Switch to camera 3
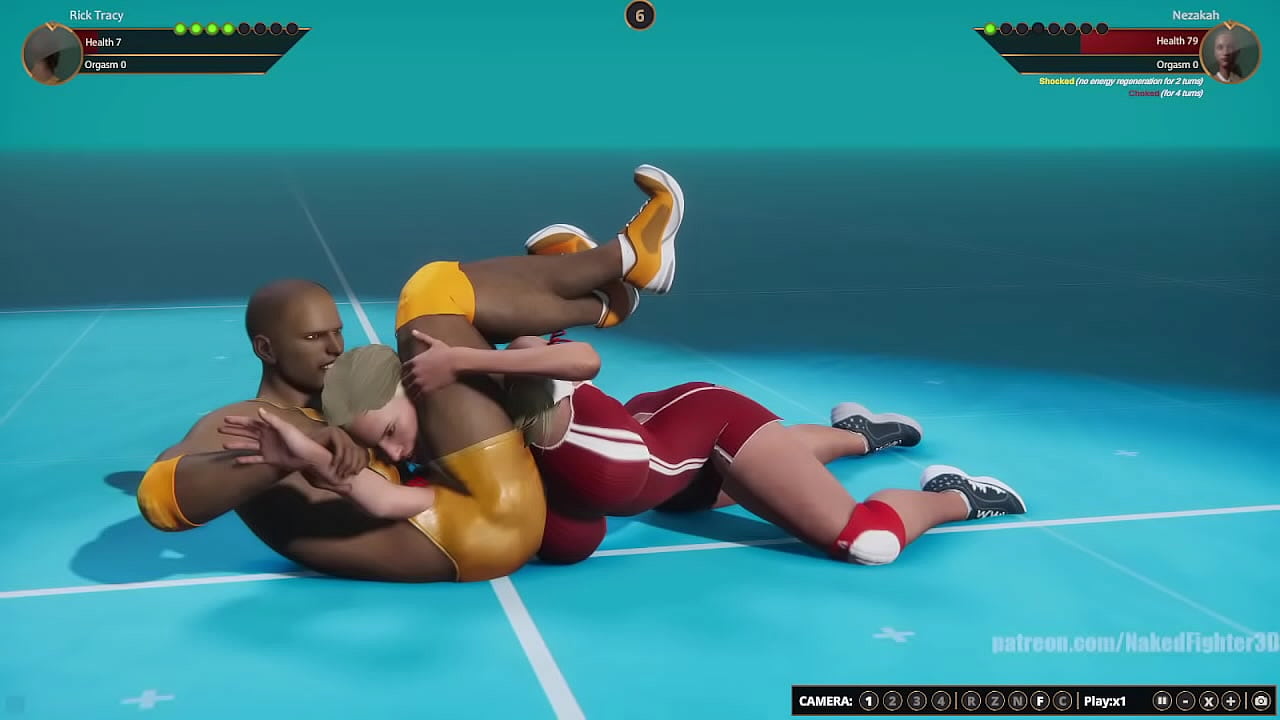Image resolution: width=1280 pixels, height=720 pixels. click(917, 700)
